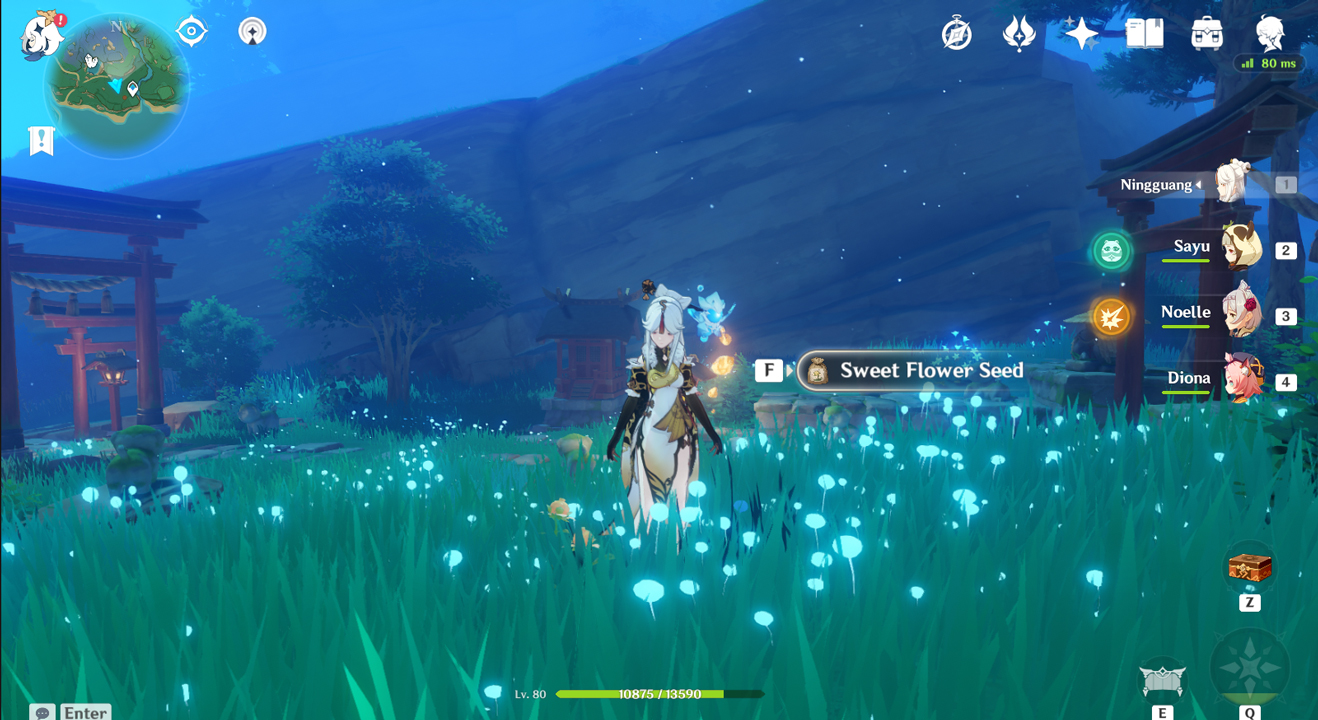Switch to party member Noelle
The image size is (1318, 720).
pyautogui.click(x=1240, y=315)
